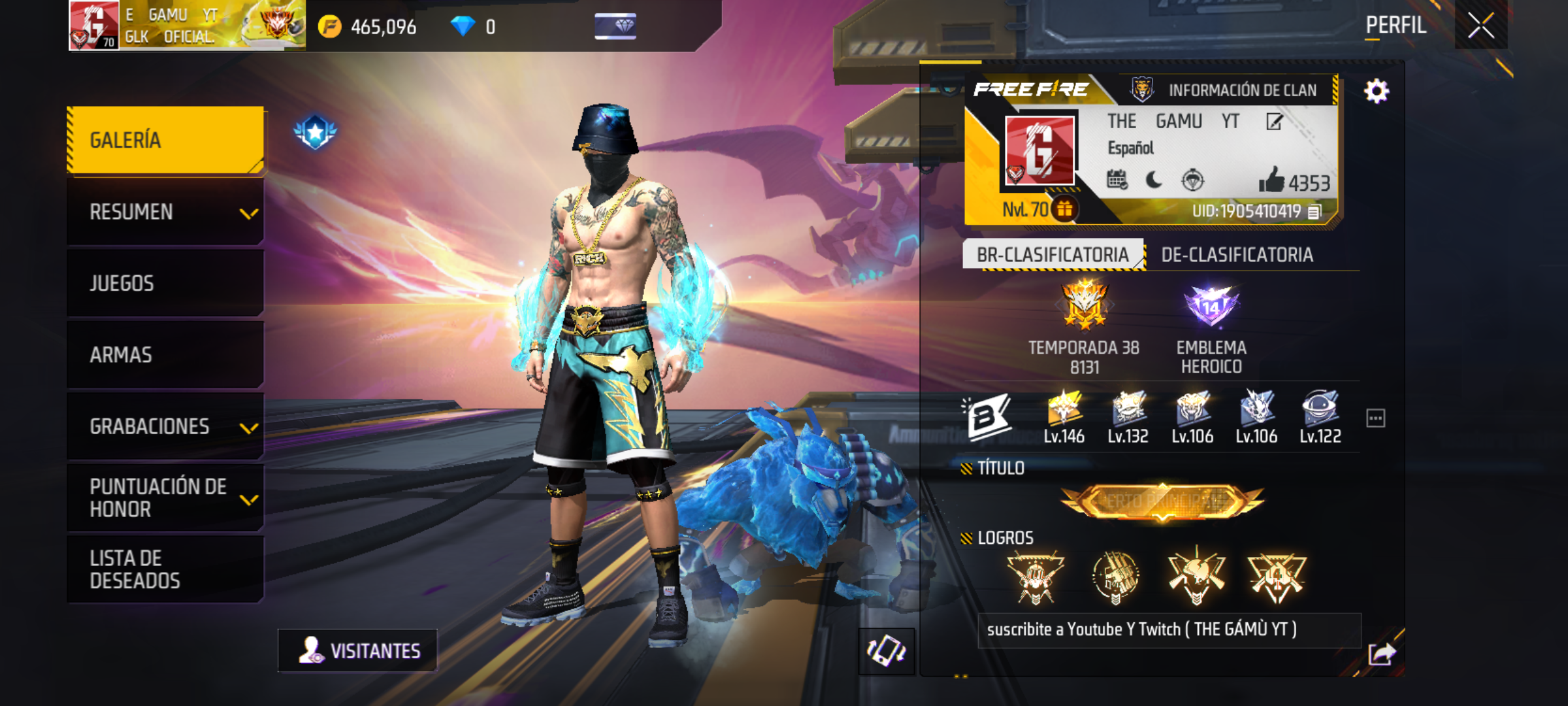Open the Galería menu entry

coord(165,140)
